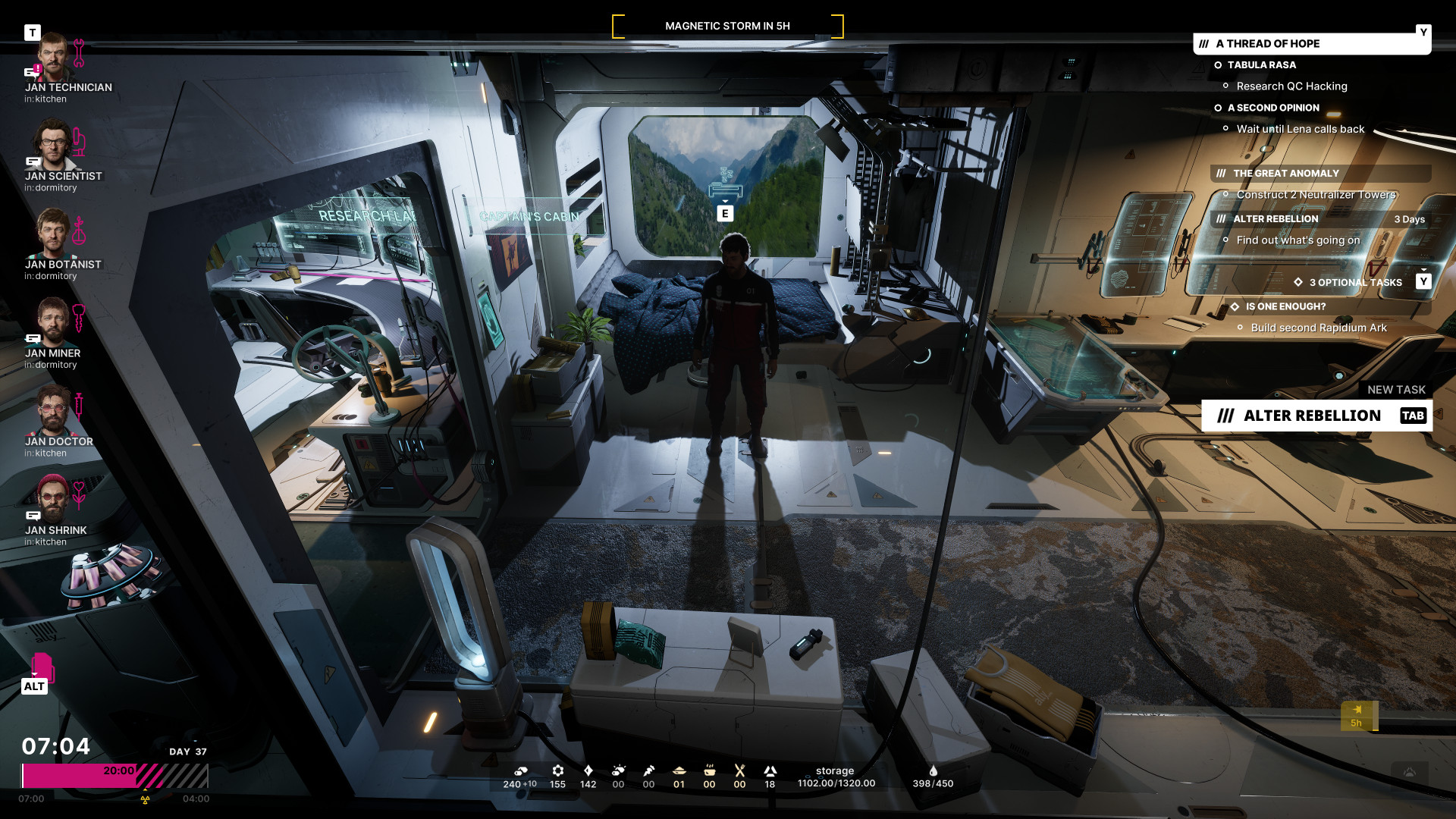The image size is (1456, 819).
Task: Select Jan Technician's portrait
Action: pos(53,57)
